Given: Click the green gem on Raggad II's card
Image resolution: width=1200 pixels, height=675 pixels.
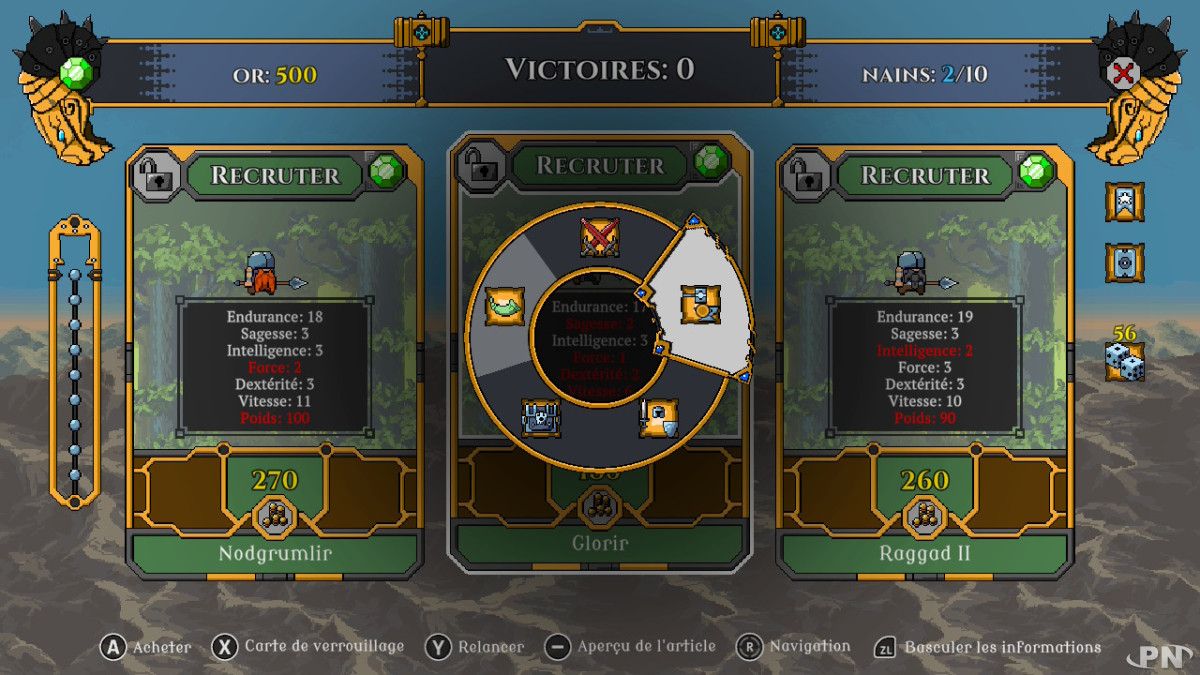Looking at the screenshot, I should pos(1035,172).
